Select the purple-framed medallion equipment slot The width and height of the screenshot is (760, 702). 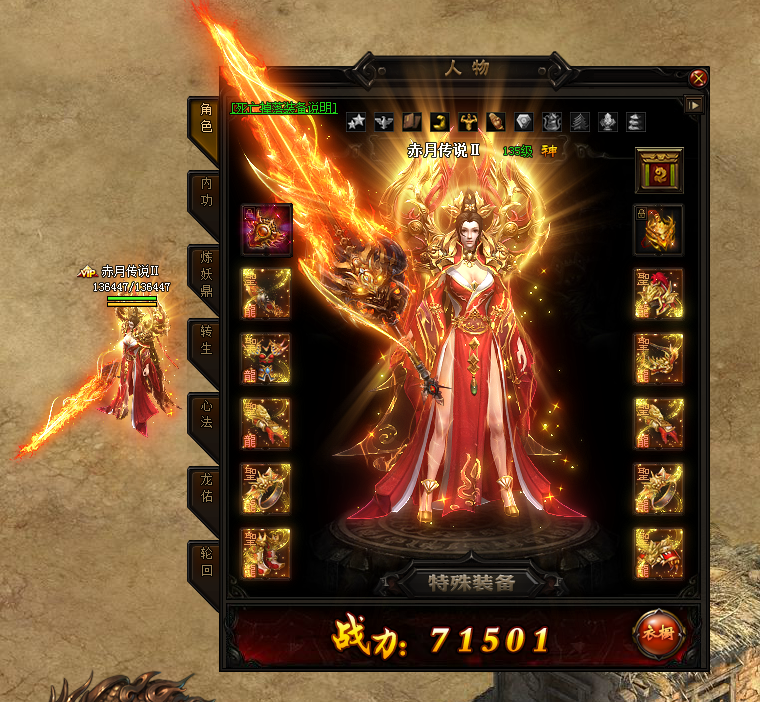[x=266, y=229]
